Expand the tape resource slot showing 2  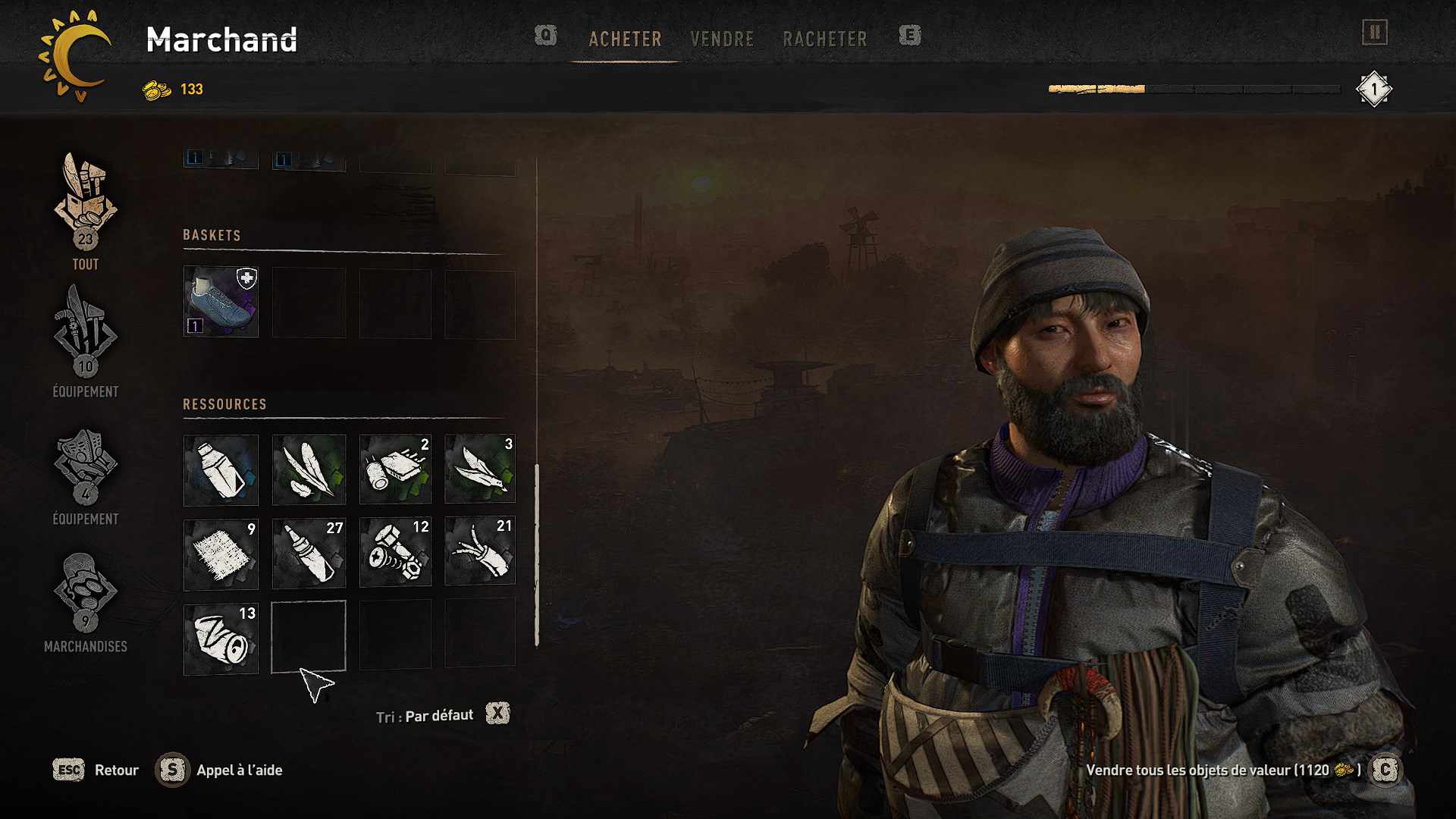(395, 470)
